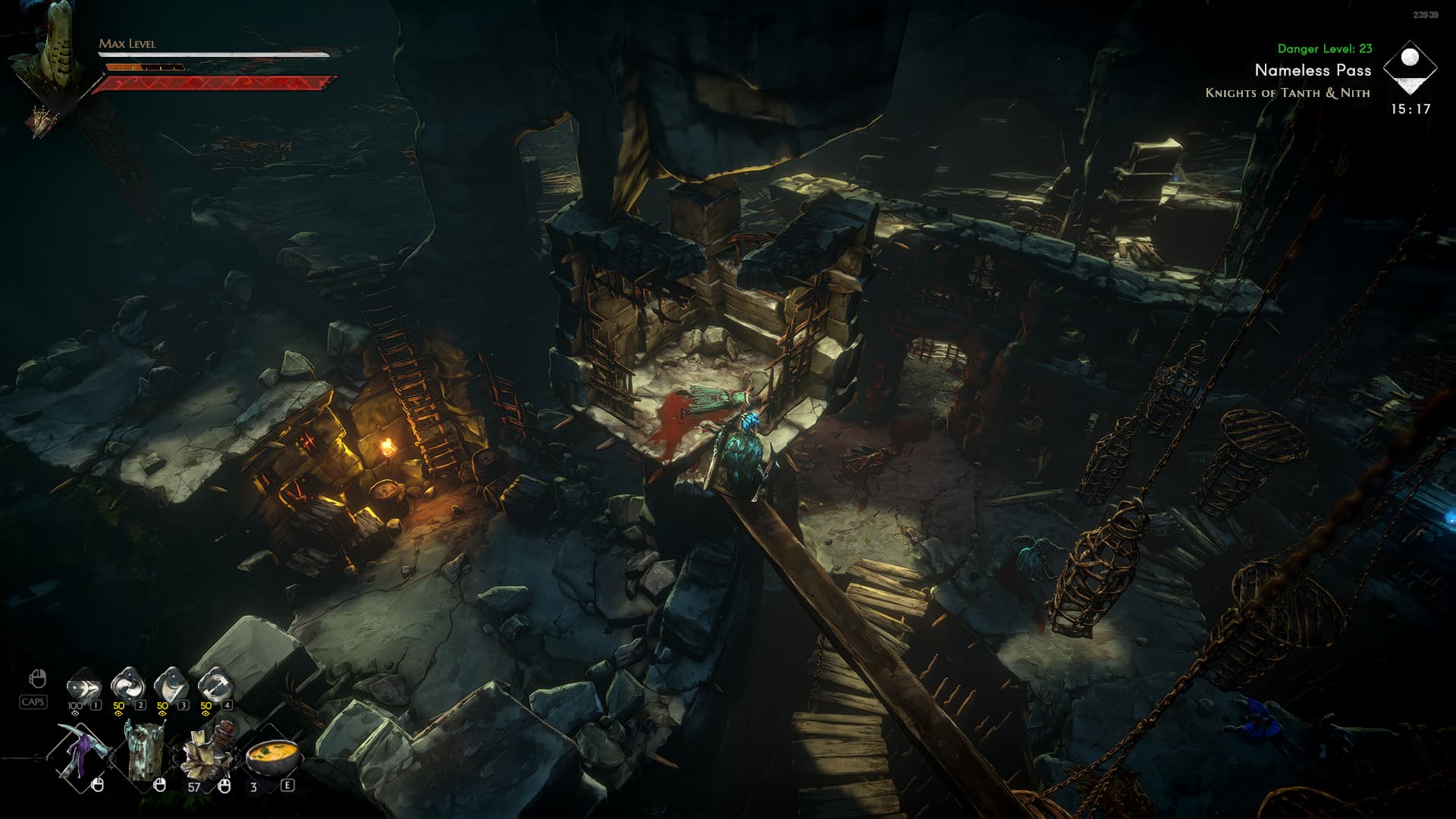Activate the rune ability in slot 3
1456x819 pixels.
(171, 686)
